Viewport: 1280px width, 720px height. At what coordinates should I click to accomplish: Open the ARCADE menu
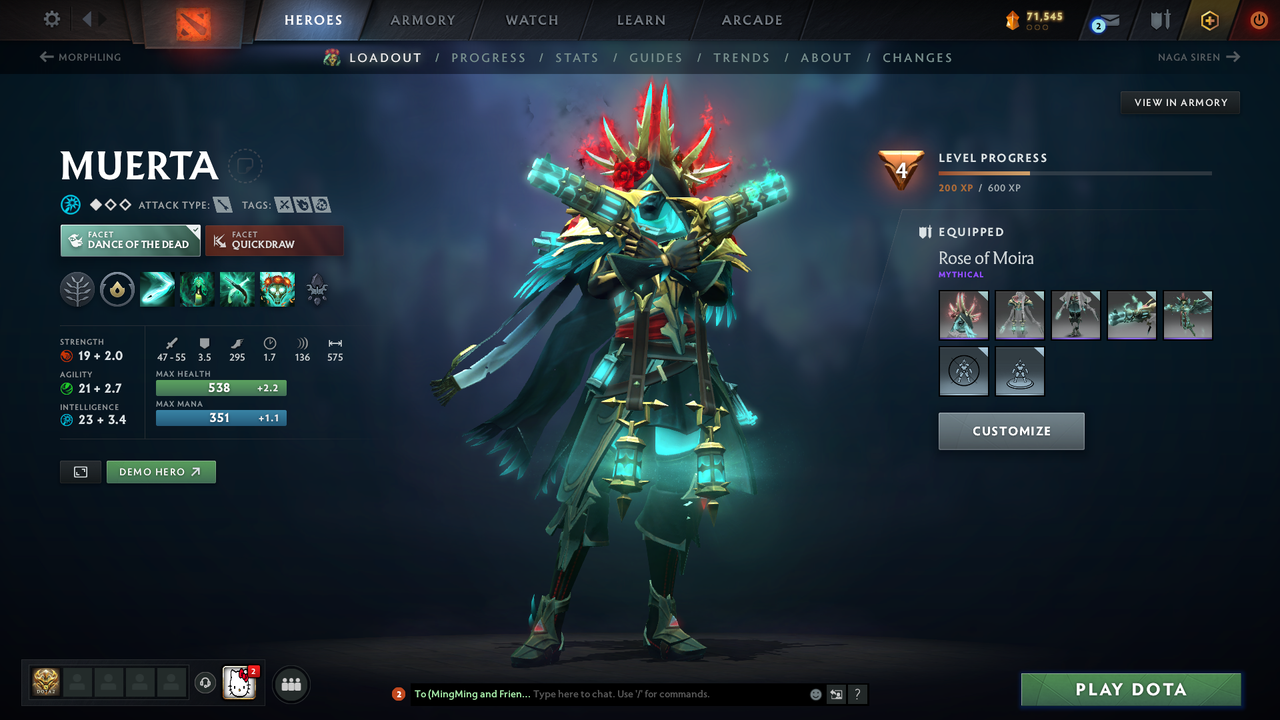[751, 20]
